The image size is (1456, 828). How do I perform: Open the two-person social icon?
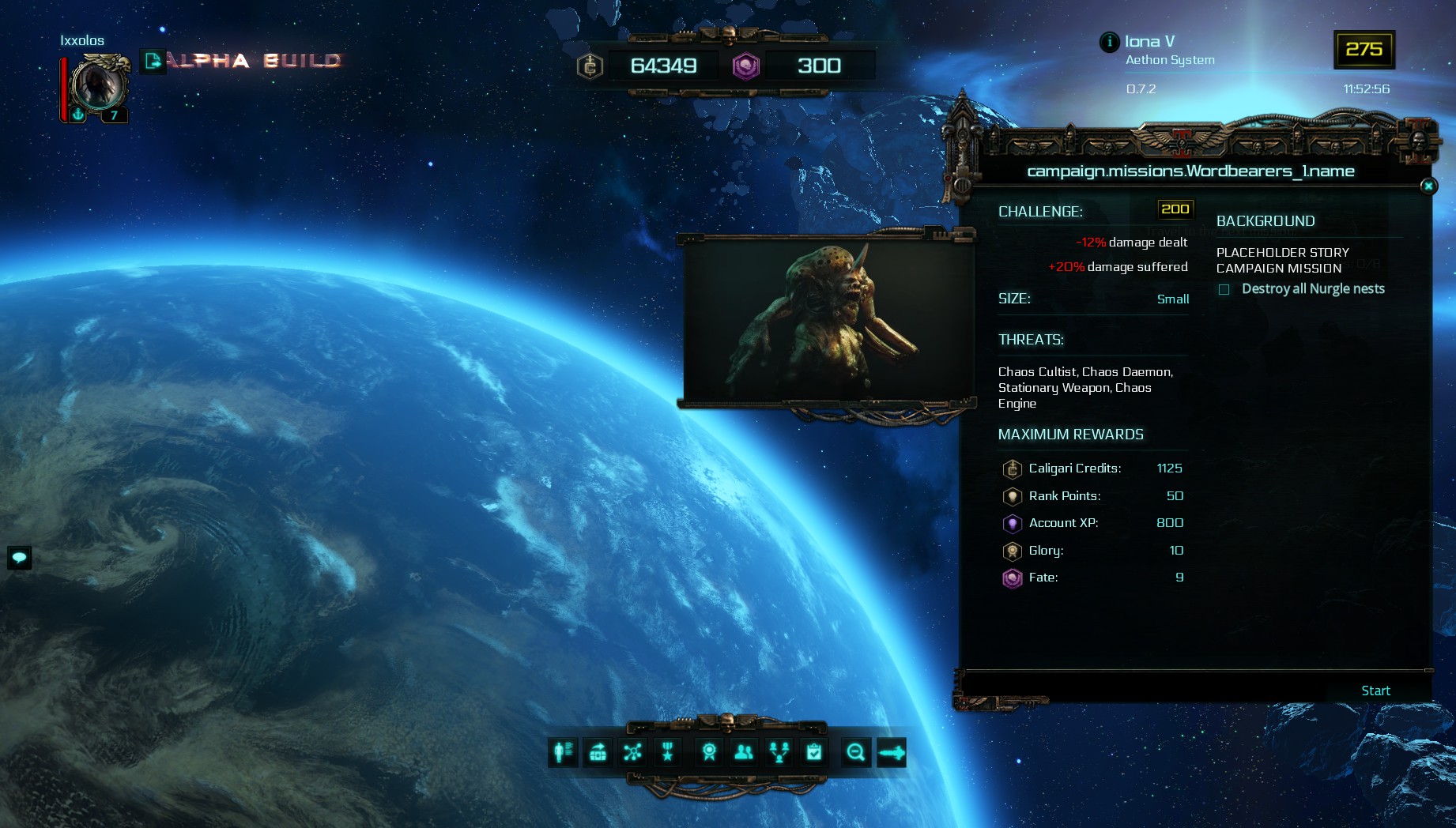point(744,752)
